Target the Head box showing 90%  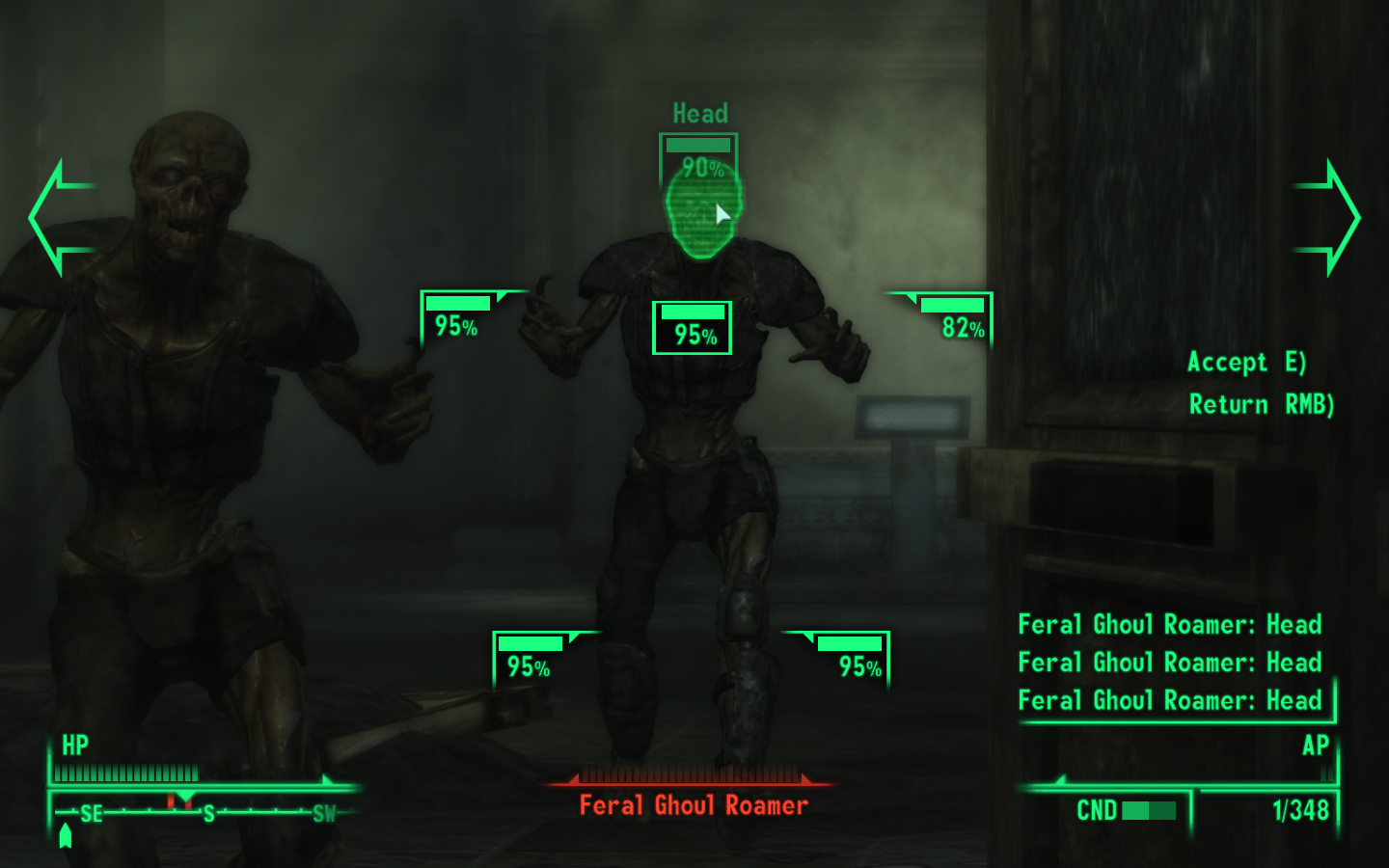point(698,157)
